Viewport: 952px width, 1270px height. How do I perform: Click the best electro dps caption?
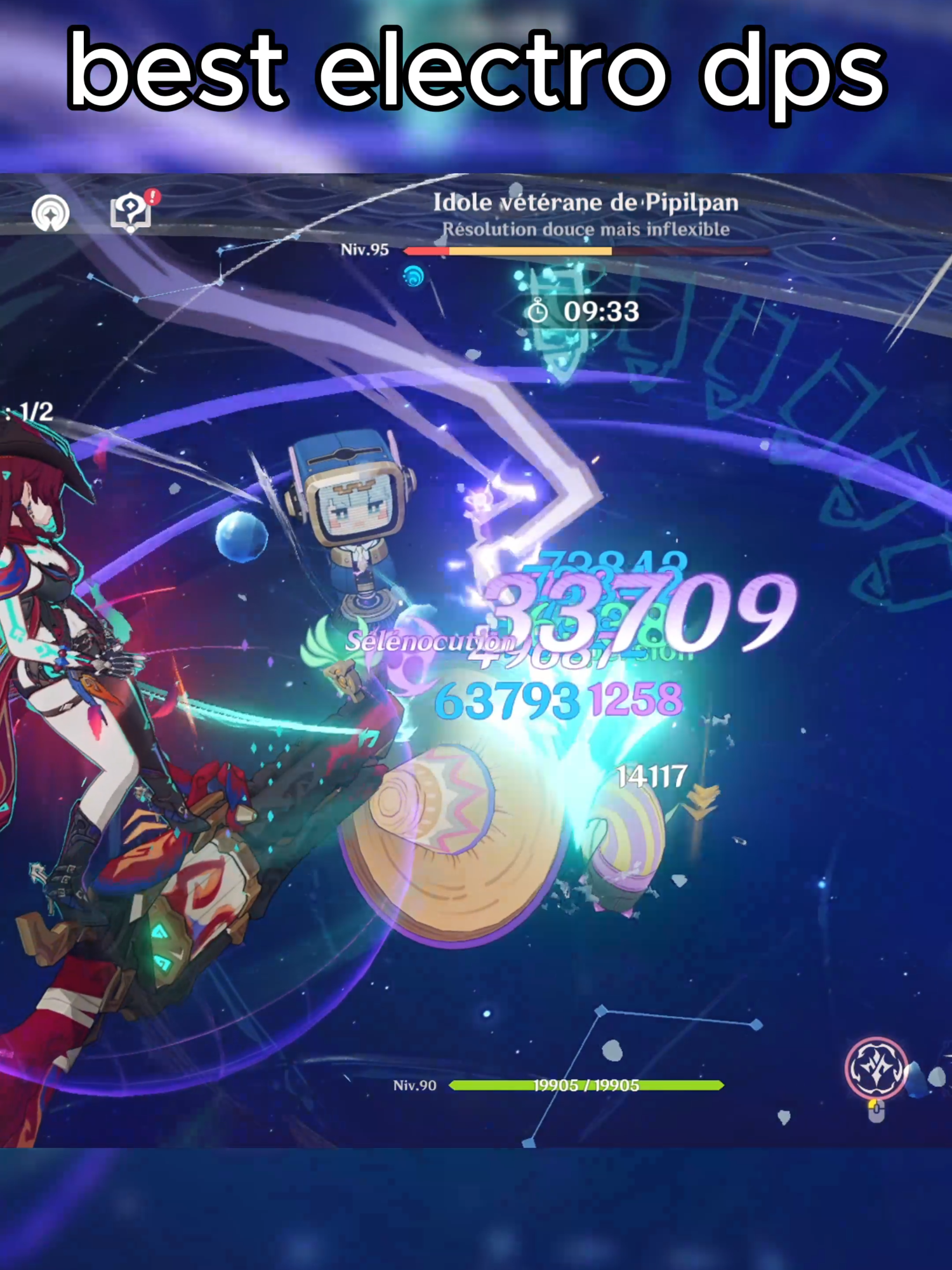(476, 70)
